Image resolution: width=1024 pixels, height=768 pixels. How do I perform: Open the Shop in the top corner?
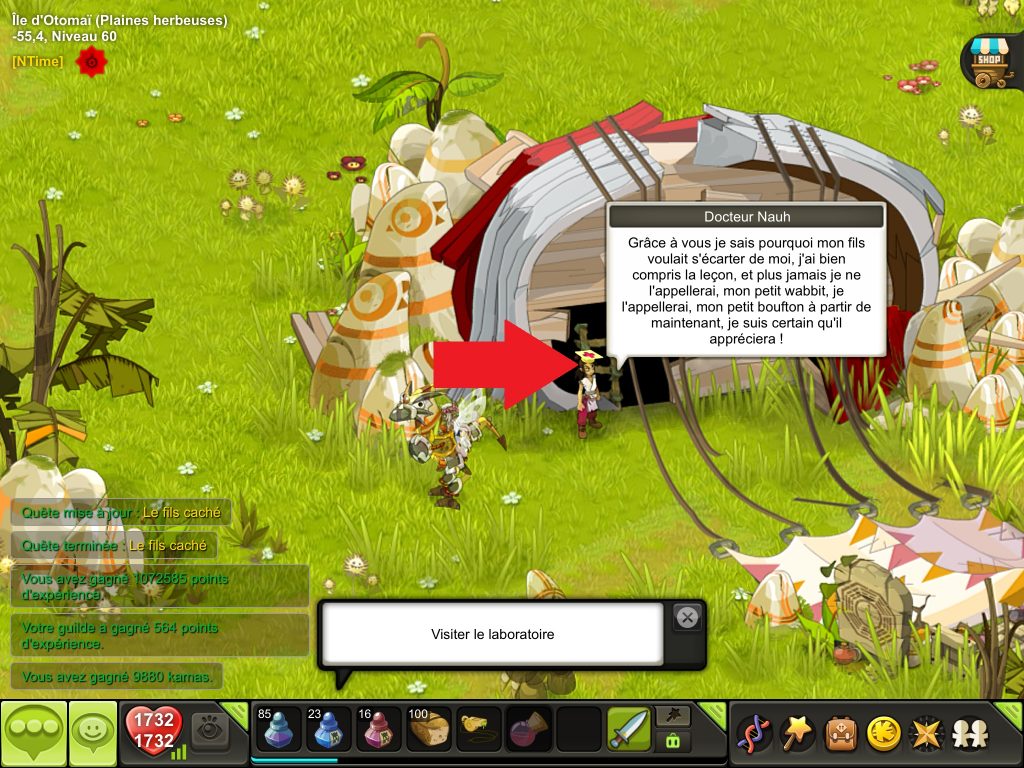click(987, 62)
